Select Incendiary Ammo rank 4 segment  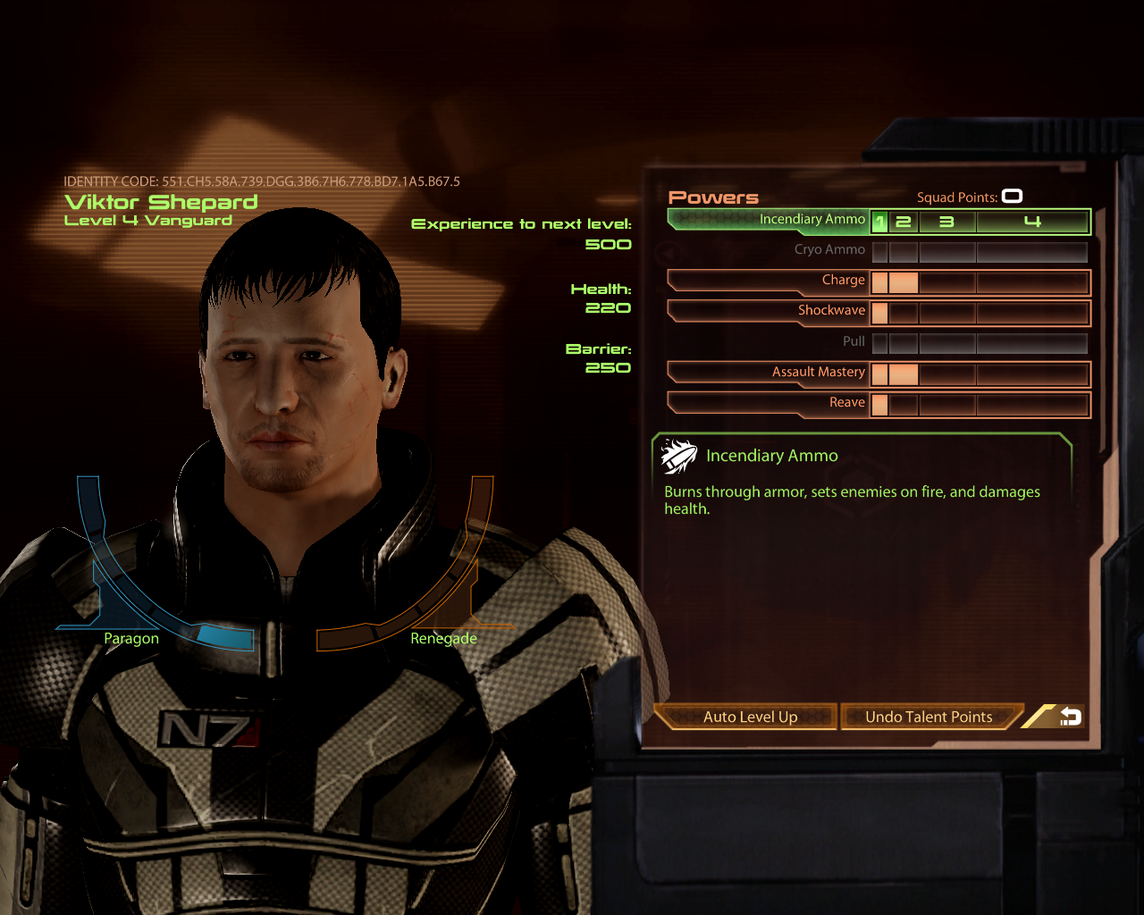1032,222
